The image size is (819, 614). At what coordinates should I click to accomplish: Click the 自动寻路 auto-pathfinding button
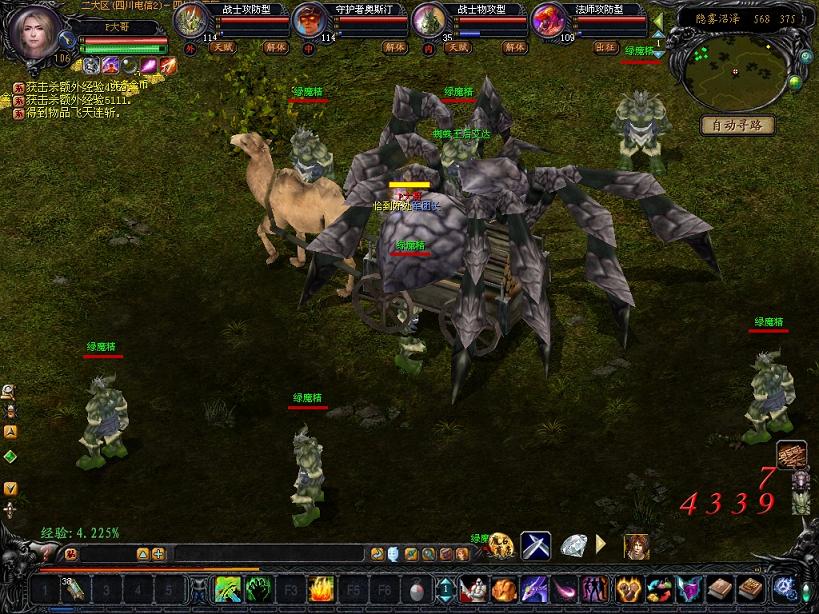(737, 125)
